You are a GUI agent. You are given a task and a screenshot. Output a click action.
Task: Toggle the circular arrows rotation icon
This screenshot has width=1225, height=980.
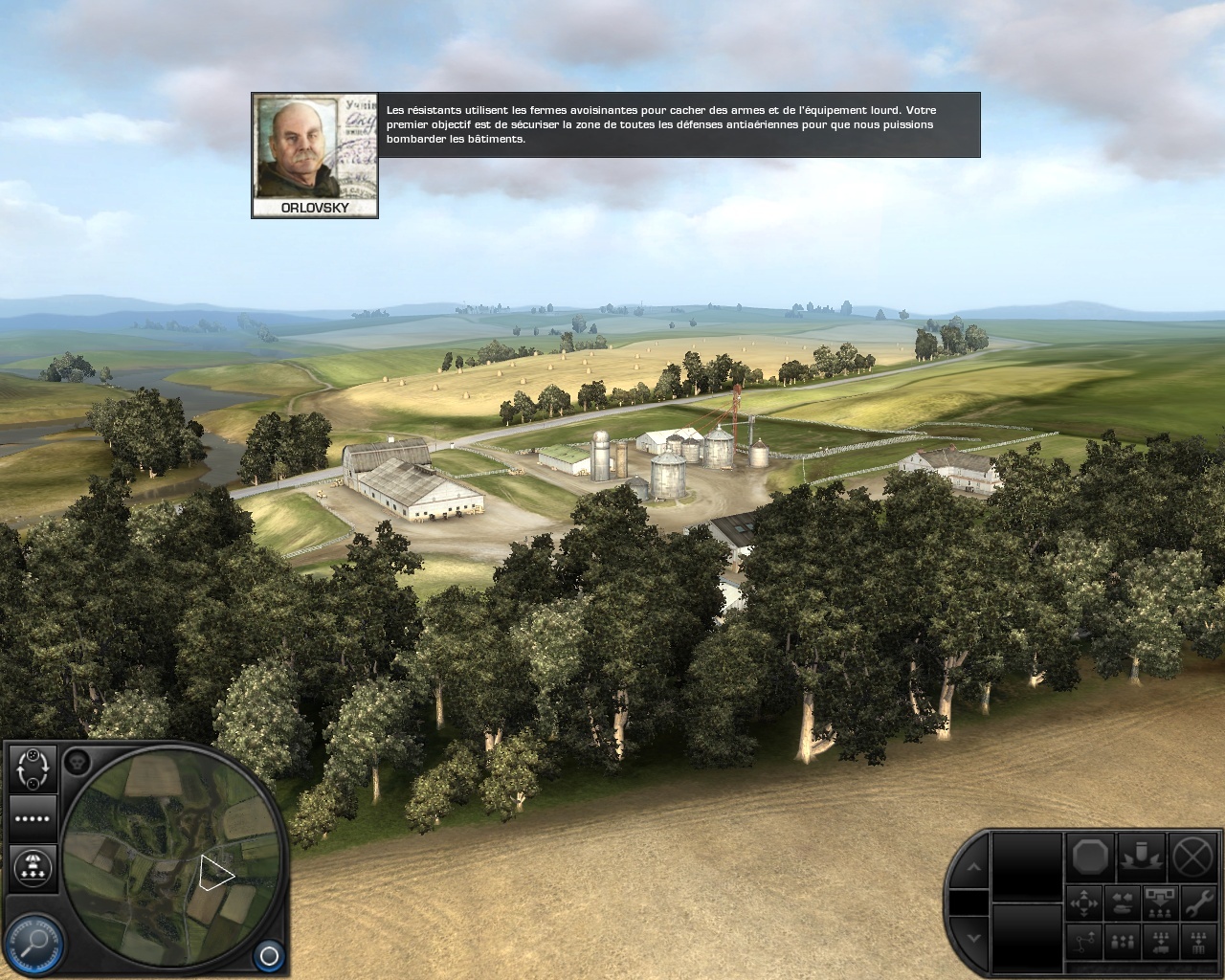pos(33,768)
